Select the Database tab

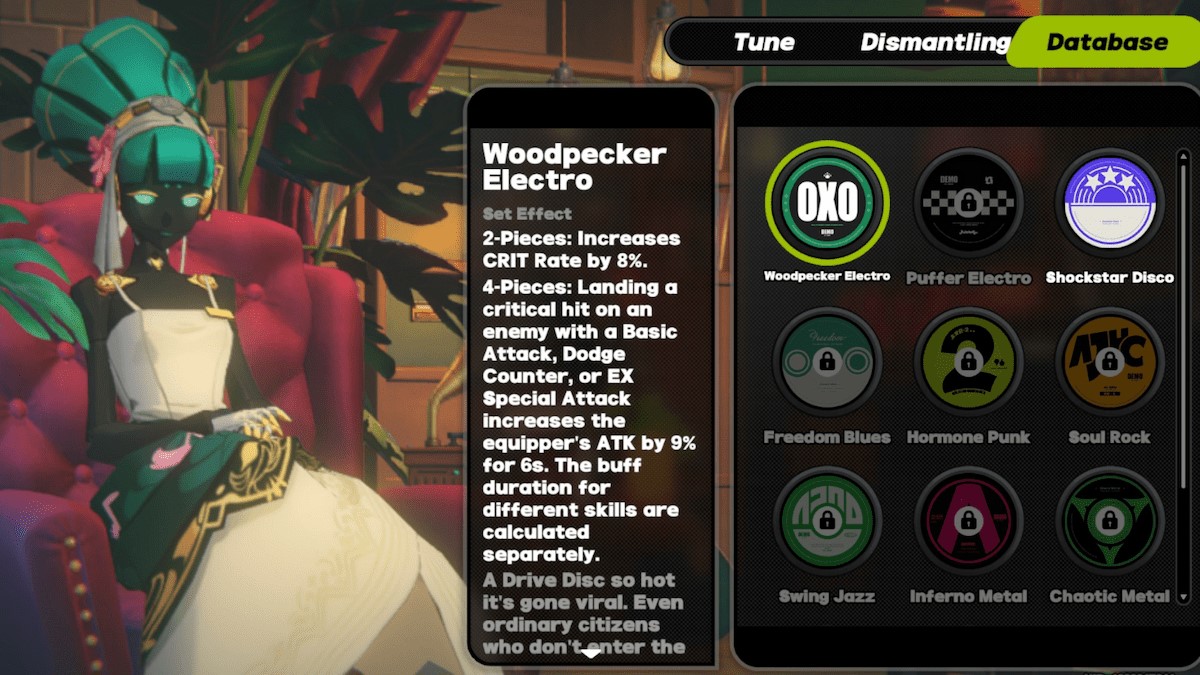(x=1106, y=42)
